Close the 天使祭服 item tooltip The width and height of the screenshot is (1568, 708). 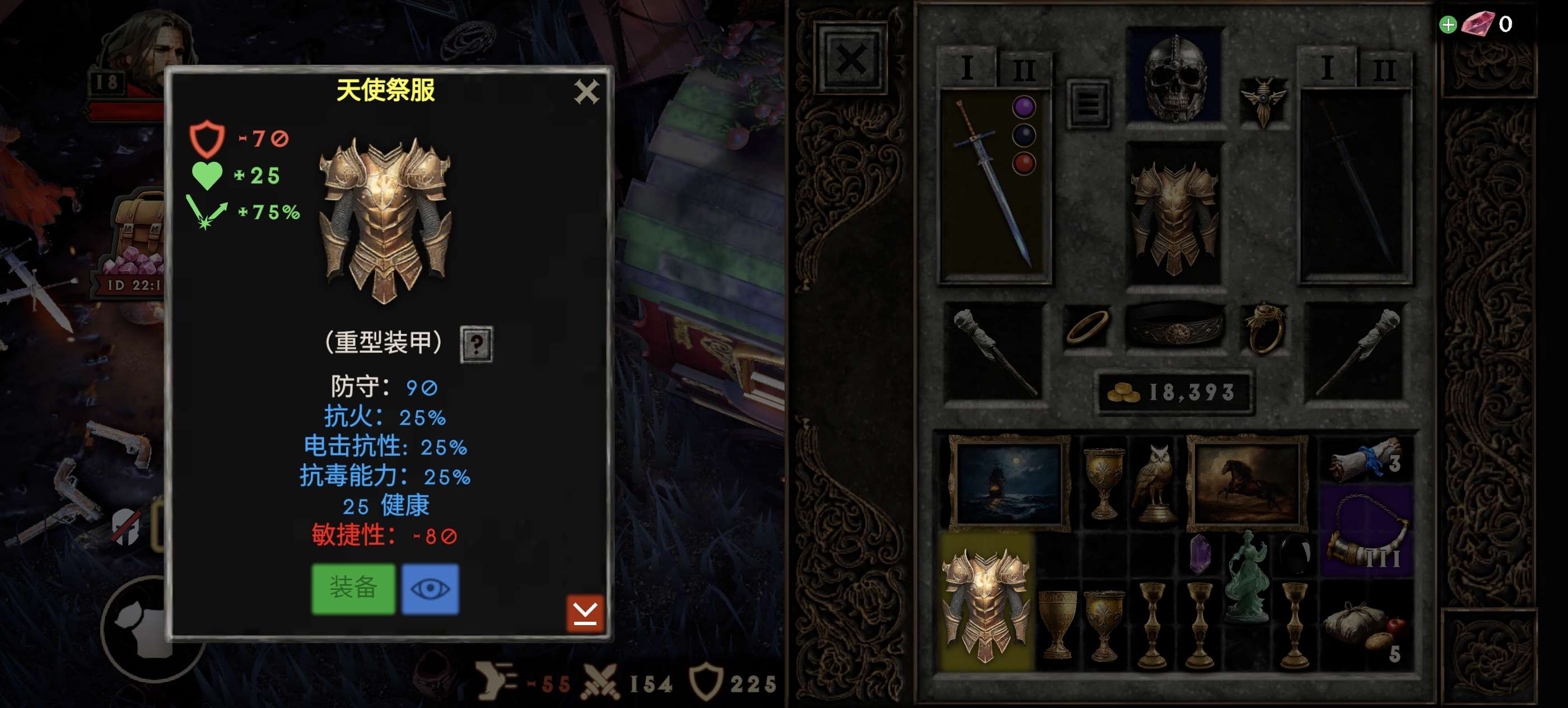[x=586, y=92]
